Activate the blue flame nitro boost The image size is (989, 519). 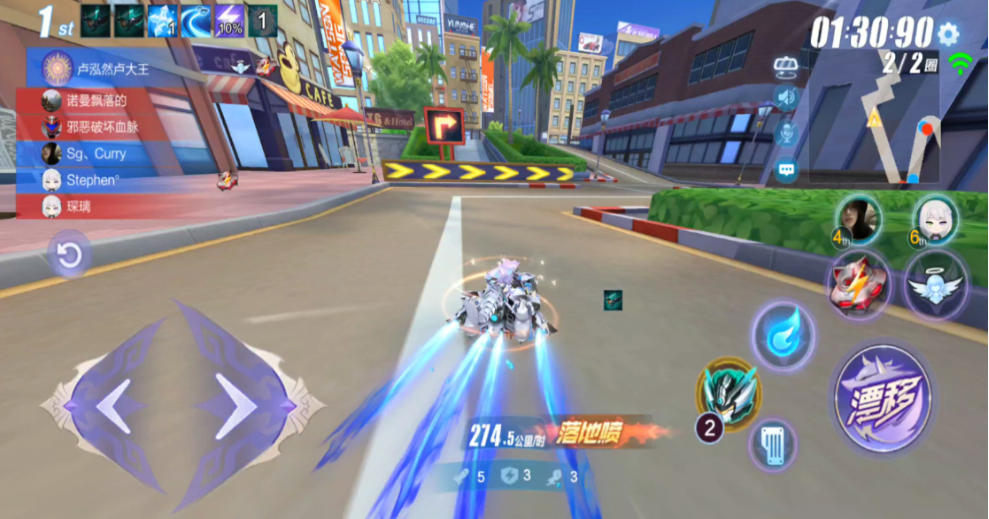click(782, 336)
